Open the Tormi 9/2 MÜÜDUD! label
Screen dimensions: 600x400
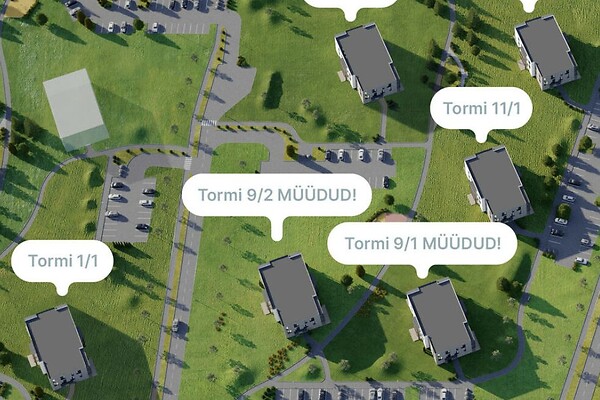click(276, 194)
